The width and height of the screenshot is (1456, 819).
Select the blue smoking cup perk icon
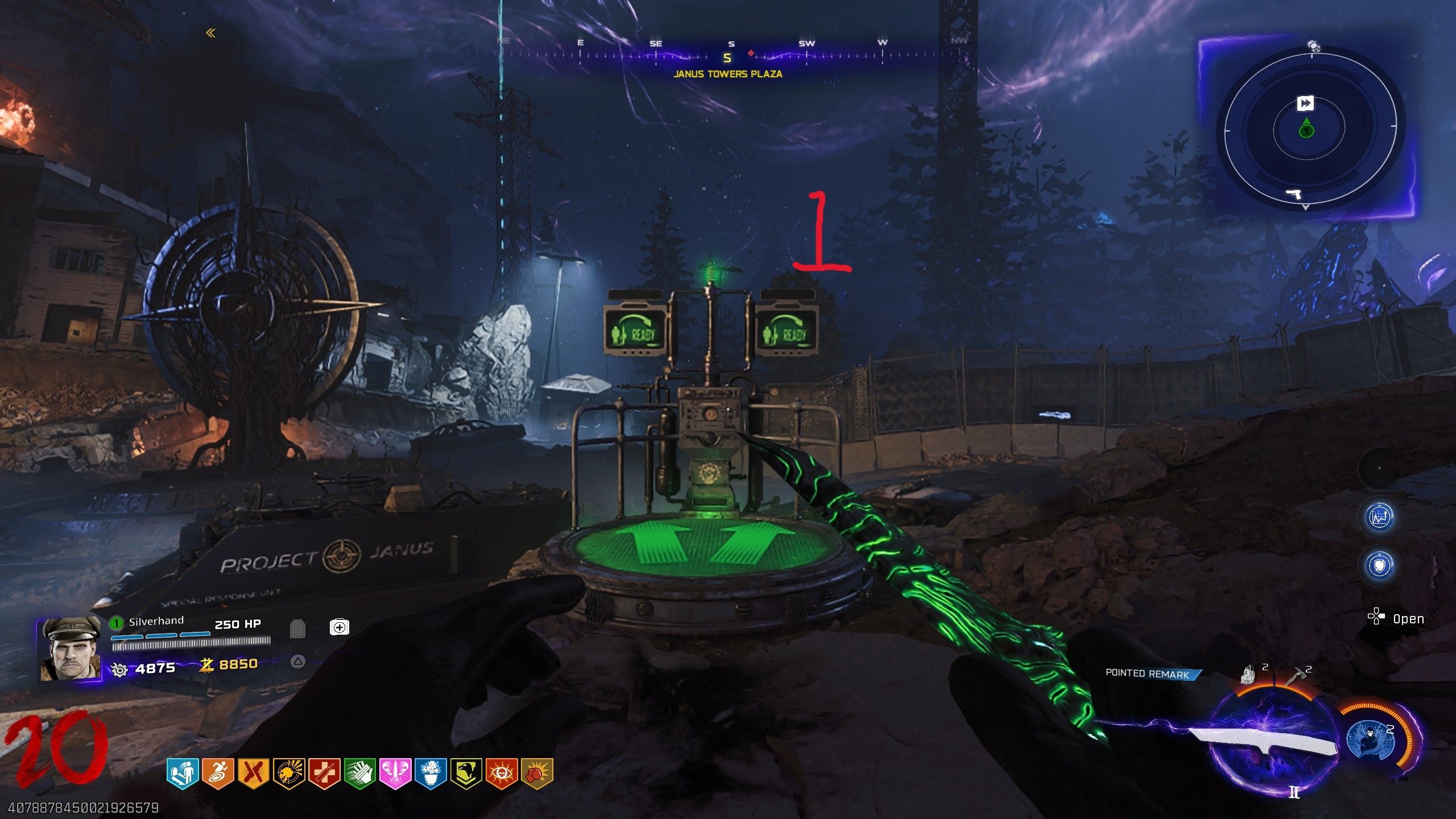(x=431, y=774)
